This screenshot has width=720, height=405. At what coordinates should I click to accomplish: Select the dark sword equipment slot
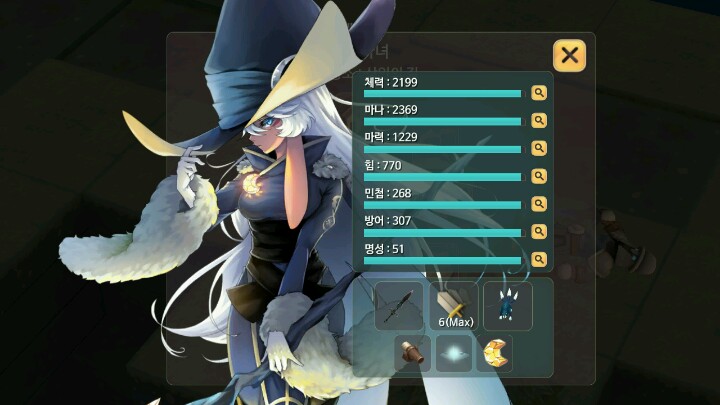pyautogui.click(x=399, y=305)
